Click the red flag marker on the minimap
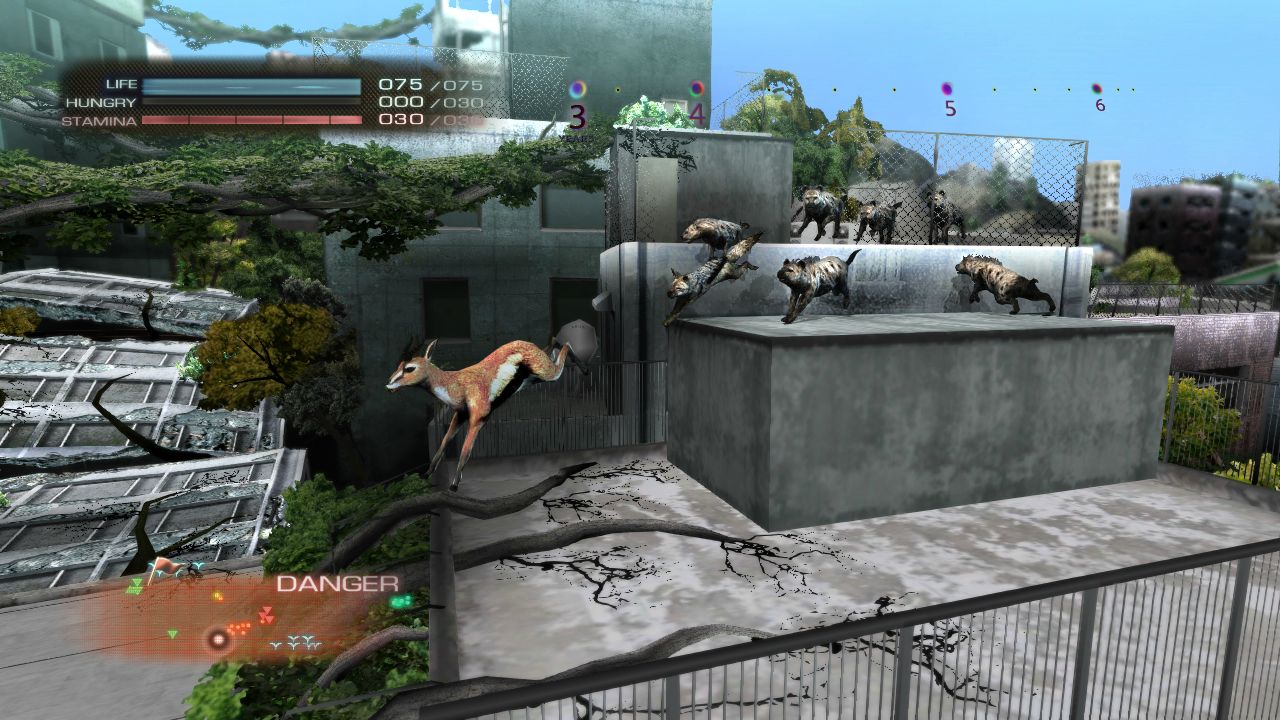Image resolution: width=1280 pixels, height=720 pixels. pos(167,566)
